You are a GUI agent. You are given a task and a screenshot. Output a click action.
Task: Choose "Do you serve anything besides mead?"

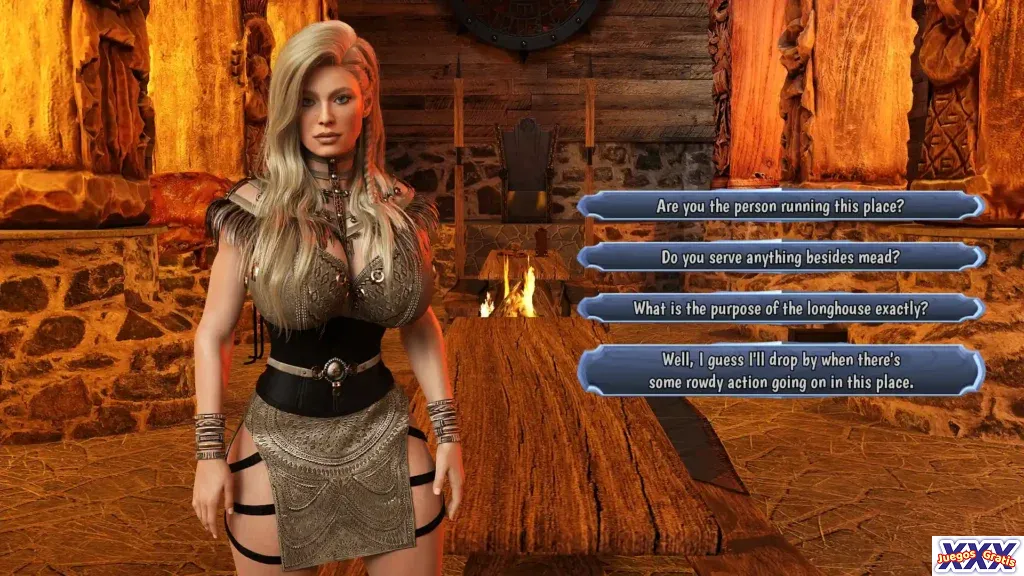(780, 257)
